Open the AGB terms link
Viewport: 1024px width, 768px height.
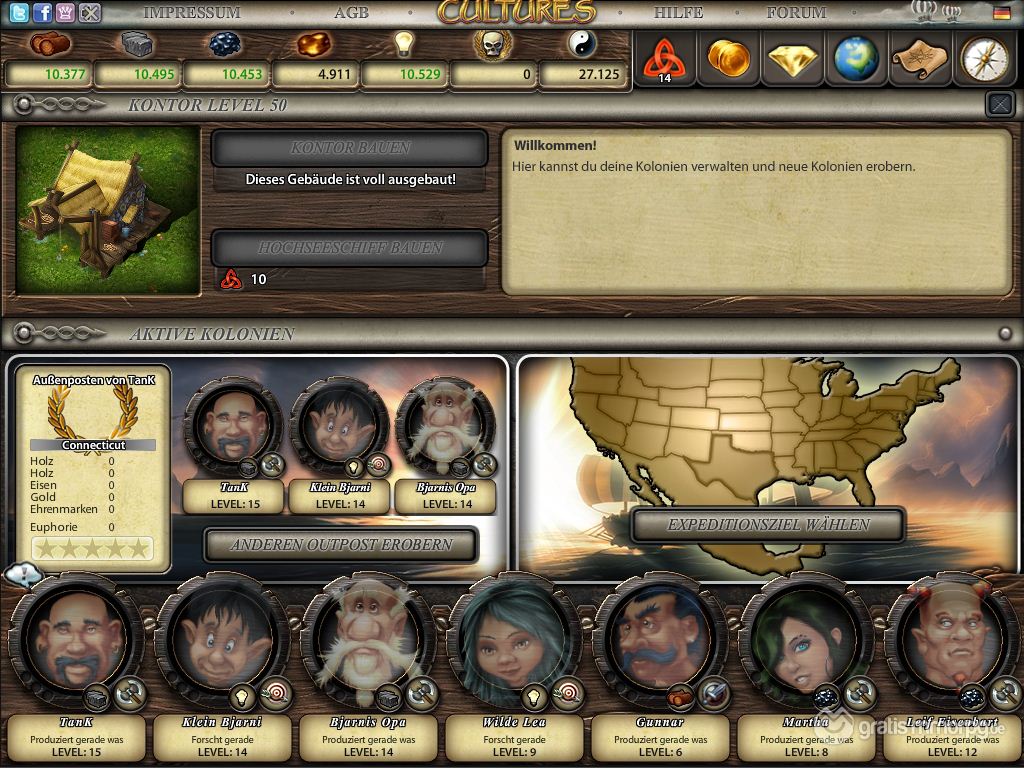(x=351, y=13)
